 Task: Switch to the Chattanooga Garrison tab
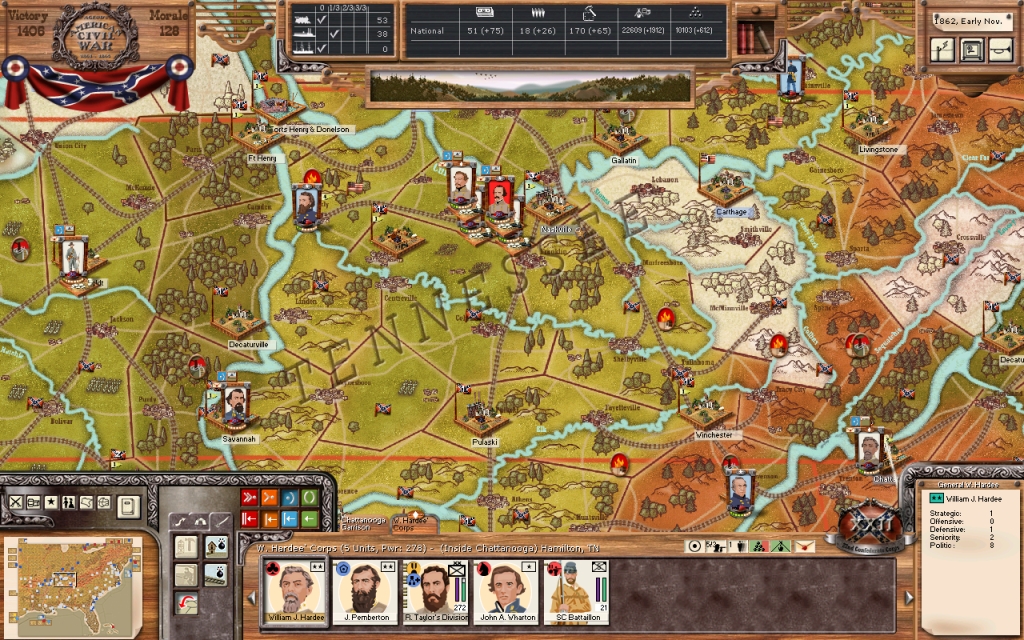(362, 522)
